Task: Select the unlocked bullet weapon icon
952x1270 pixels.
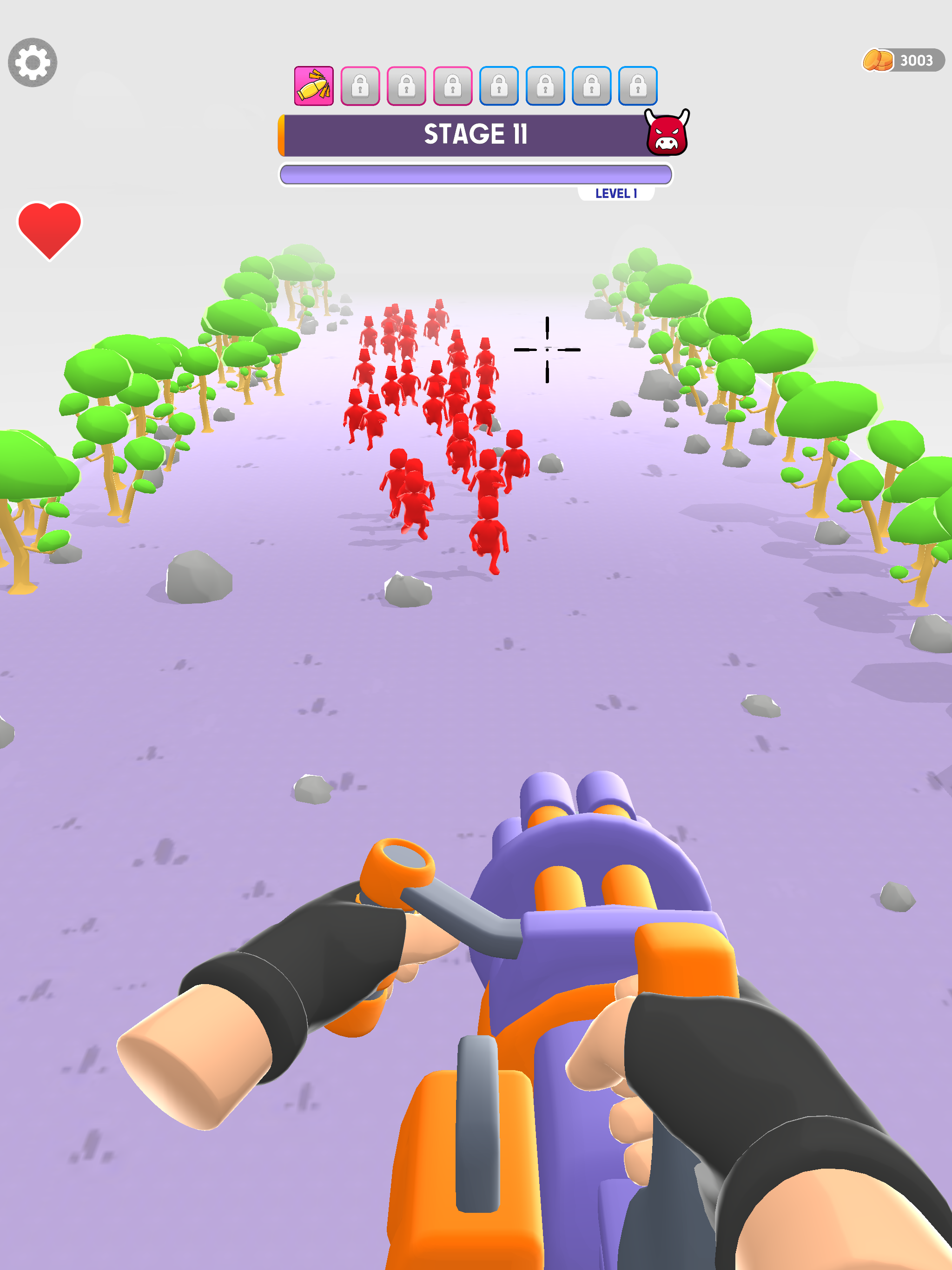Action: click(314, 86)
